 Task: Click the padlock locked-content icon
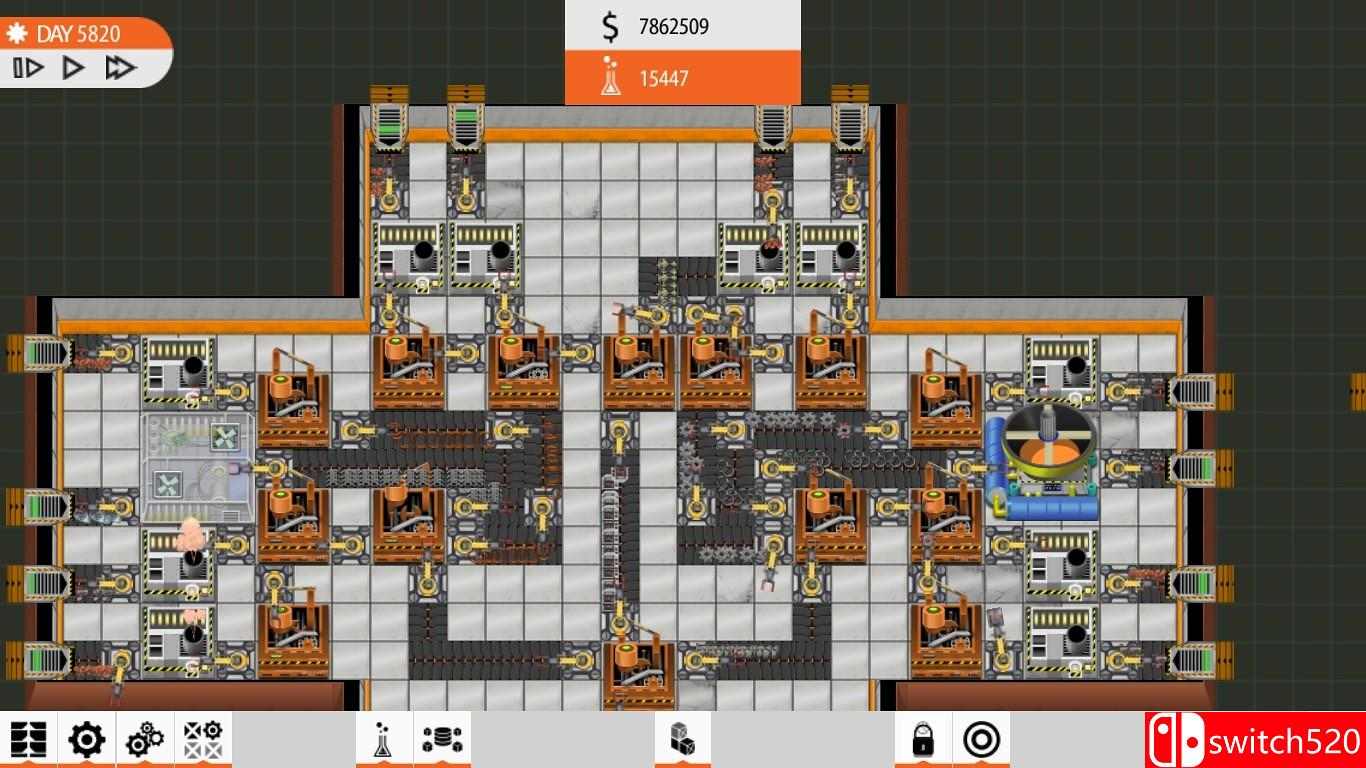[x=920, y=741]
